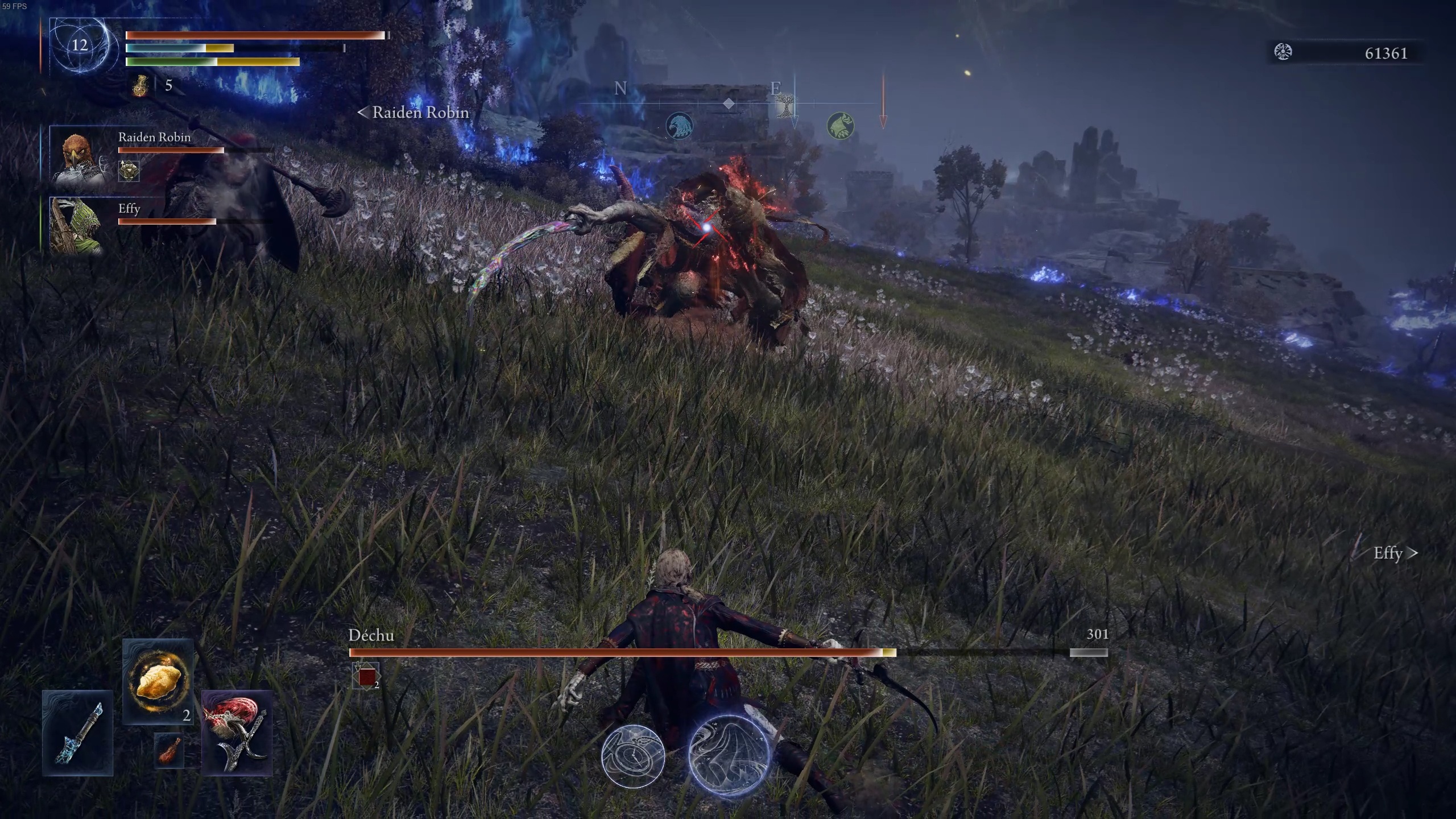Select the green beast marker on the compass
Viewport: 1456px width, 819px height.
(x=841, y=126)
